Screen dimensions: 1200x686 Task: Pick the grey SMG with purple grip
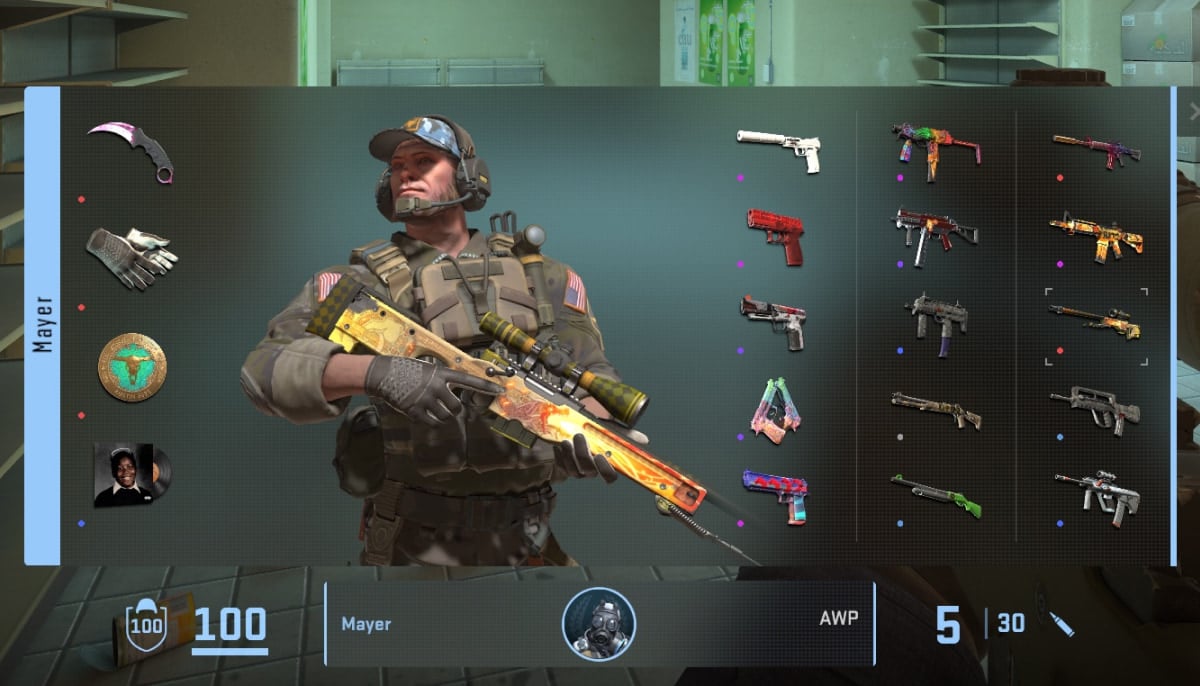point(937,320)
